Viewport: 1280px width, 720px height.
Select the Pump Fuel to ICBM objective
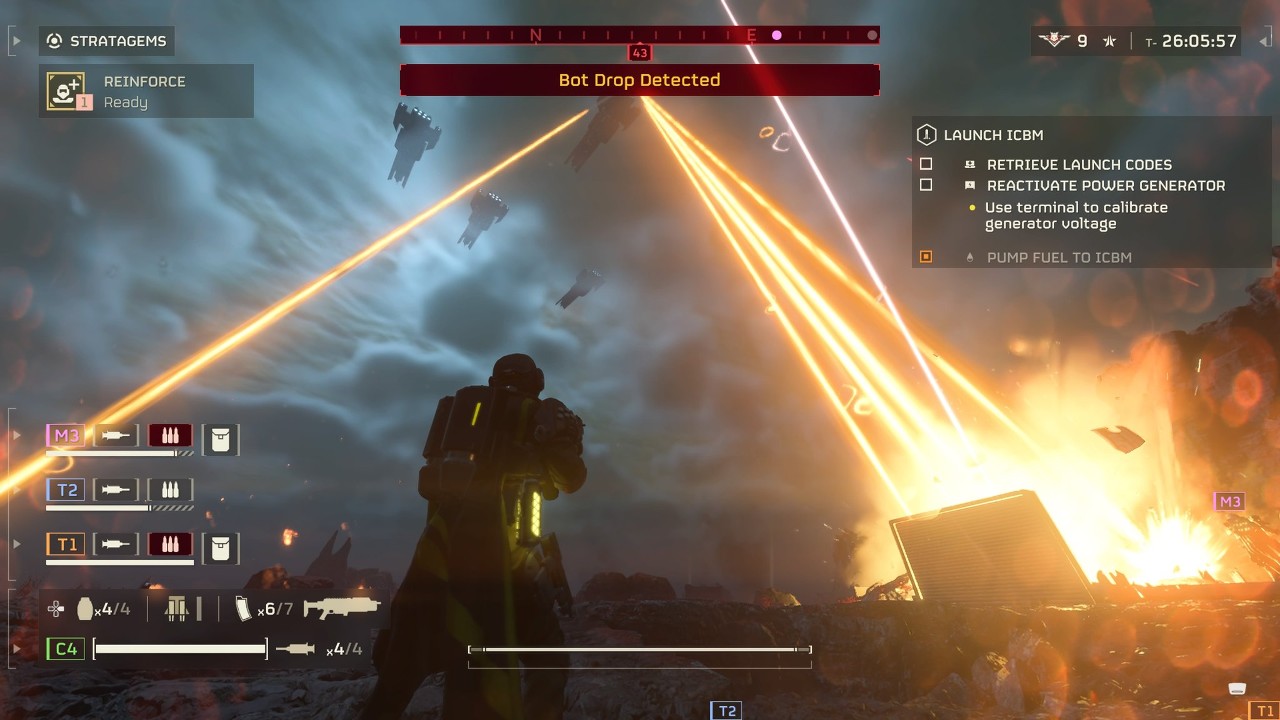1058,257
